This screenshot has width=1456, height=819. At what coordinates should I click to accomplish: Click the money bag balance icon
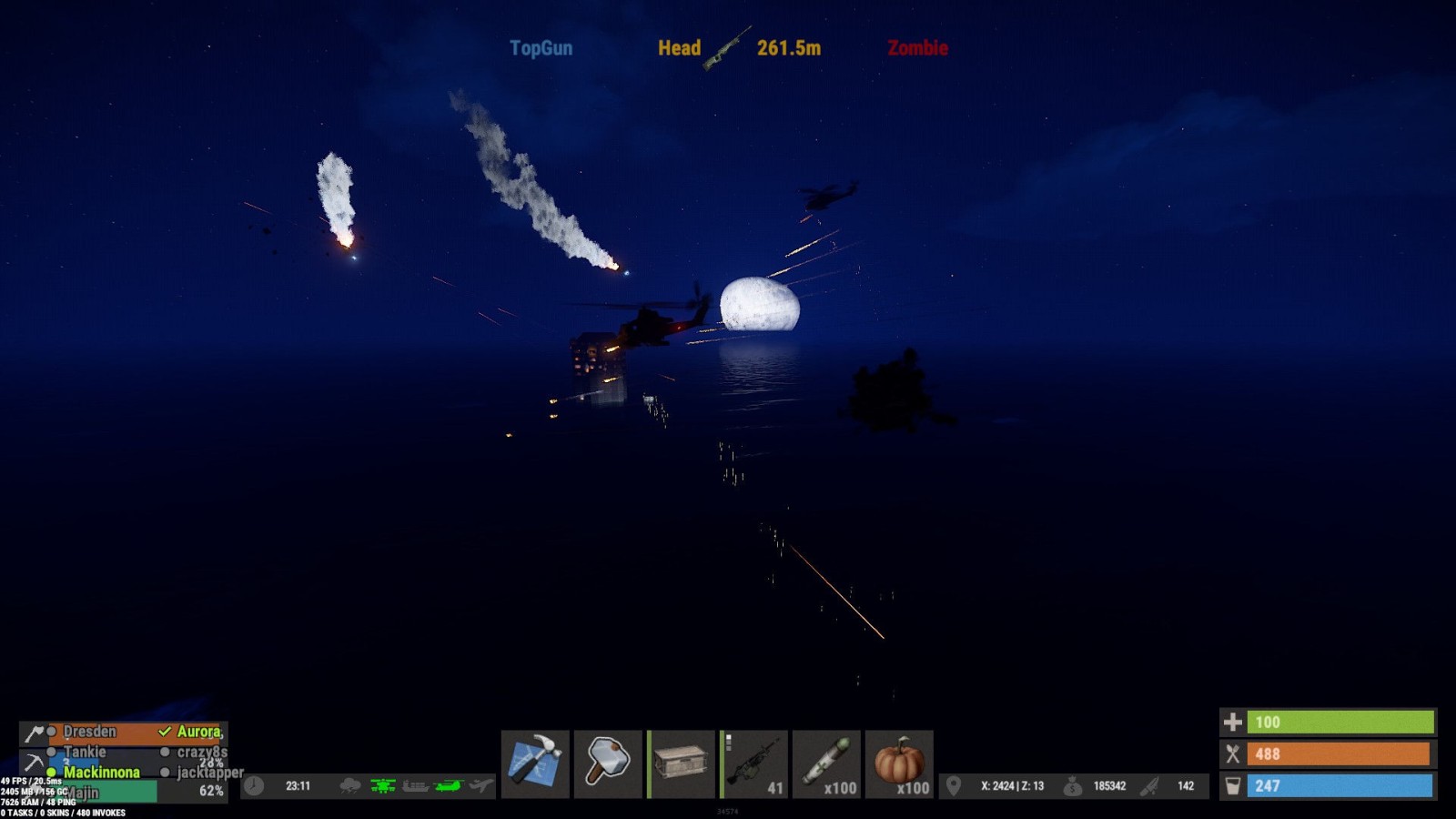tap(1073, 786)
